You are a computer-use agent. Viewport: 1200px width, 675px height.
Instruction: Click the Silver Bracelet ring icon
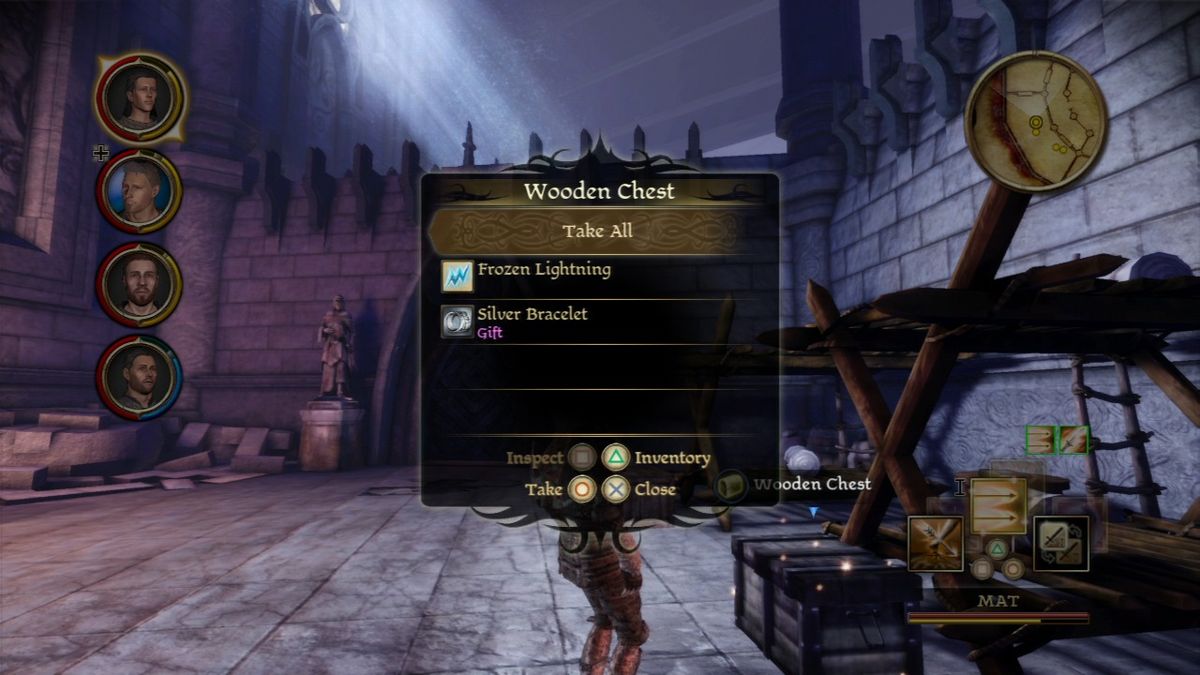pos(457,321)
